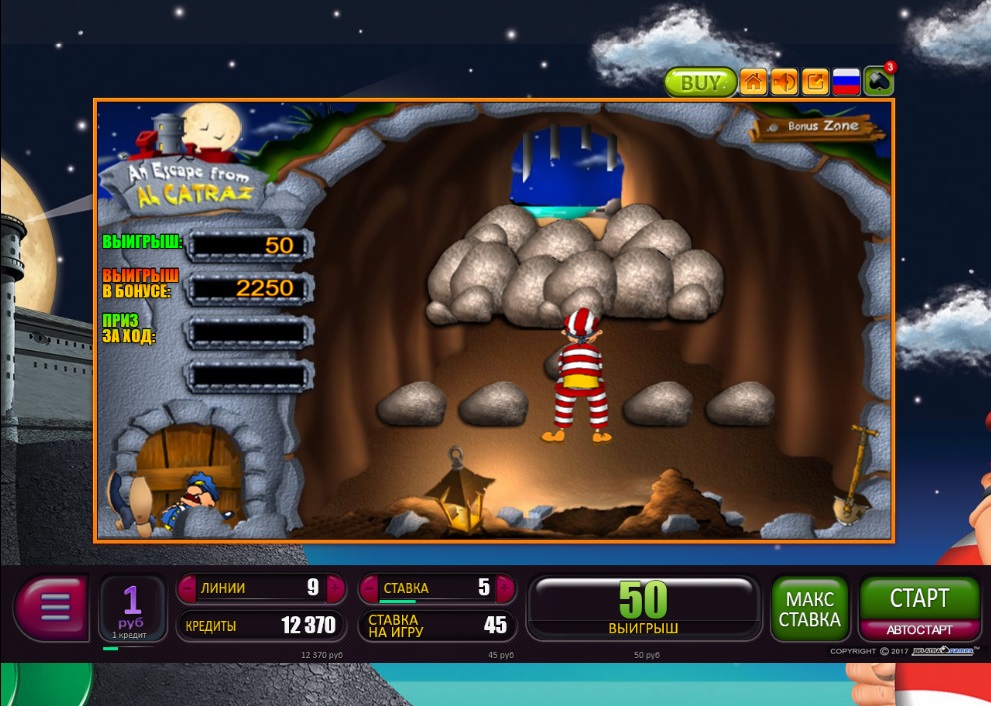991x706 pixels.
Task: Toggle sound with the speaker icon
Action: 784,82
